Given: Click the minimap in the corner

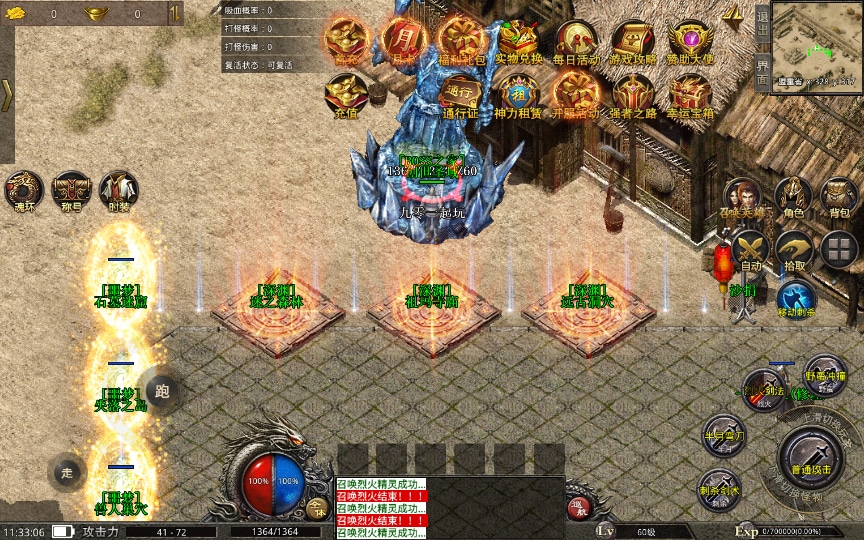Looking at the screenshot, I should tap(817, 47).
